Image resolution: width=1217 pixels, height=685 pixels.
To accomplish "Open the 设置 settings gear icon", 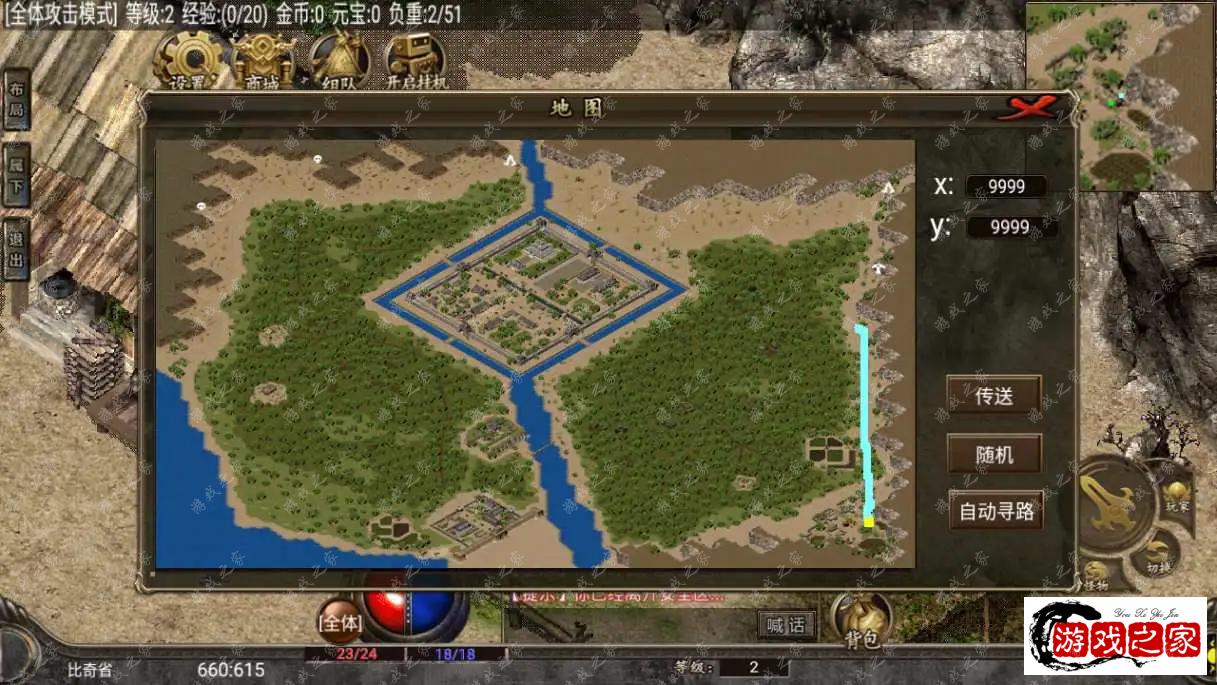I will tap(188, 60).
